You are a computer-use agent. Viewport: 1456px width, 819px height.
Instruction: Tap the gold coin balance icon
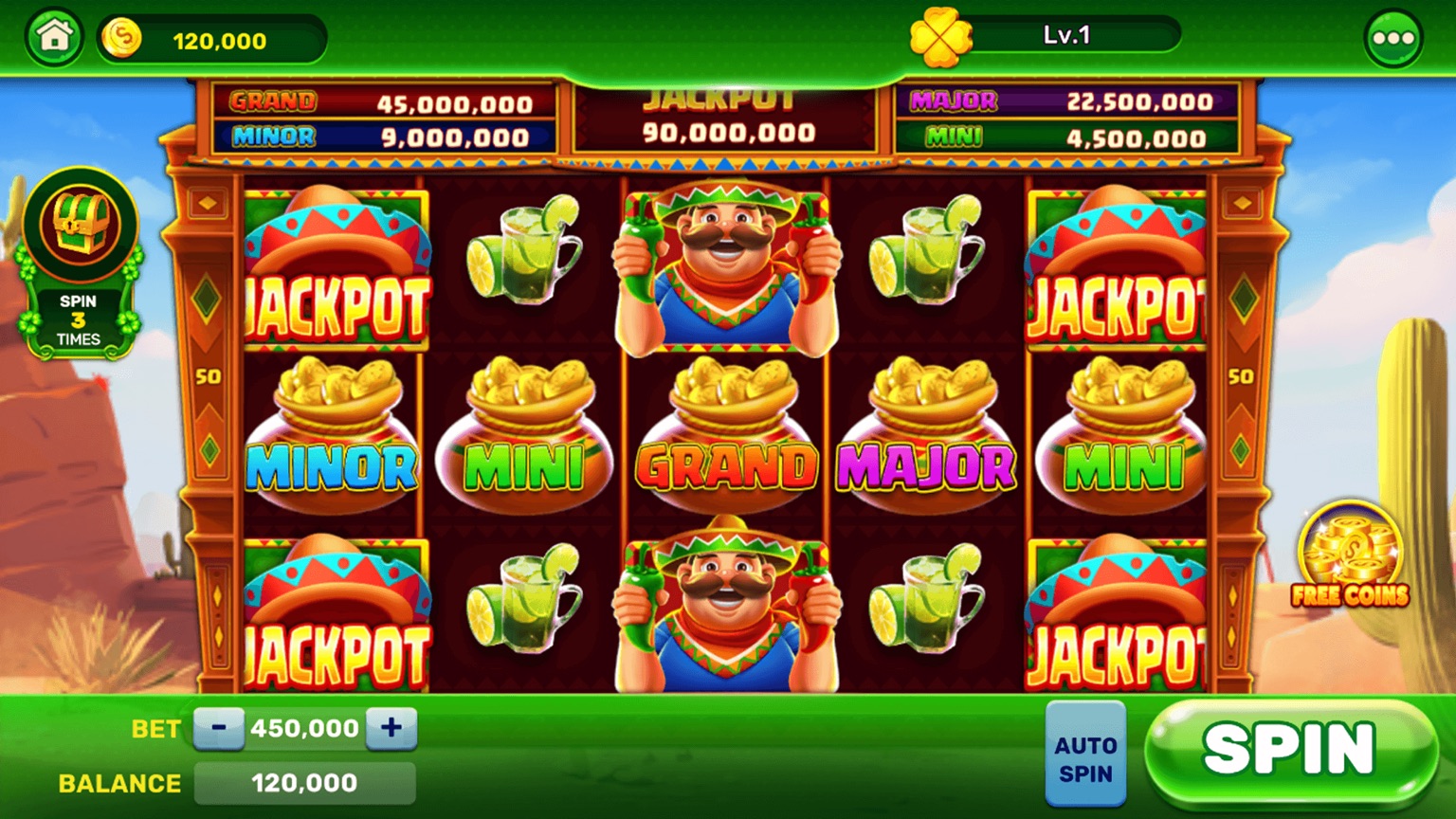click(121, 39)
